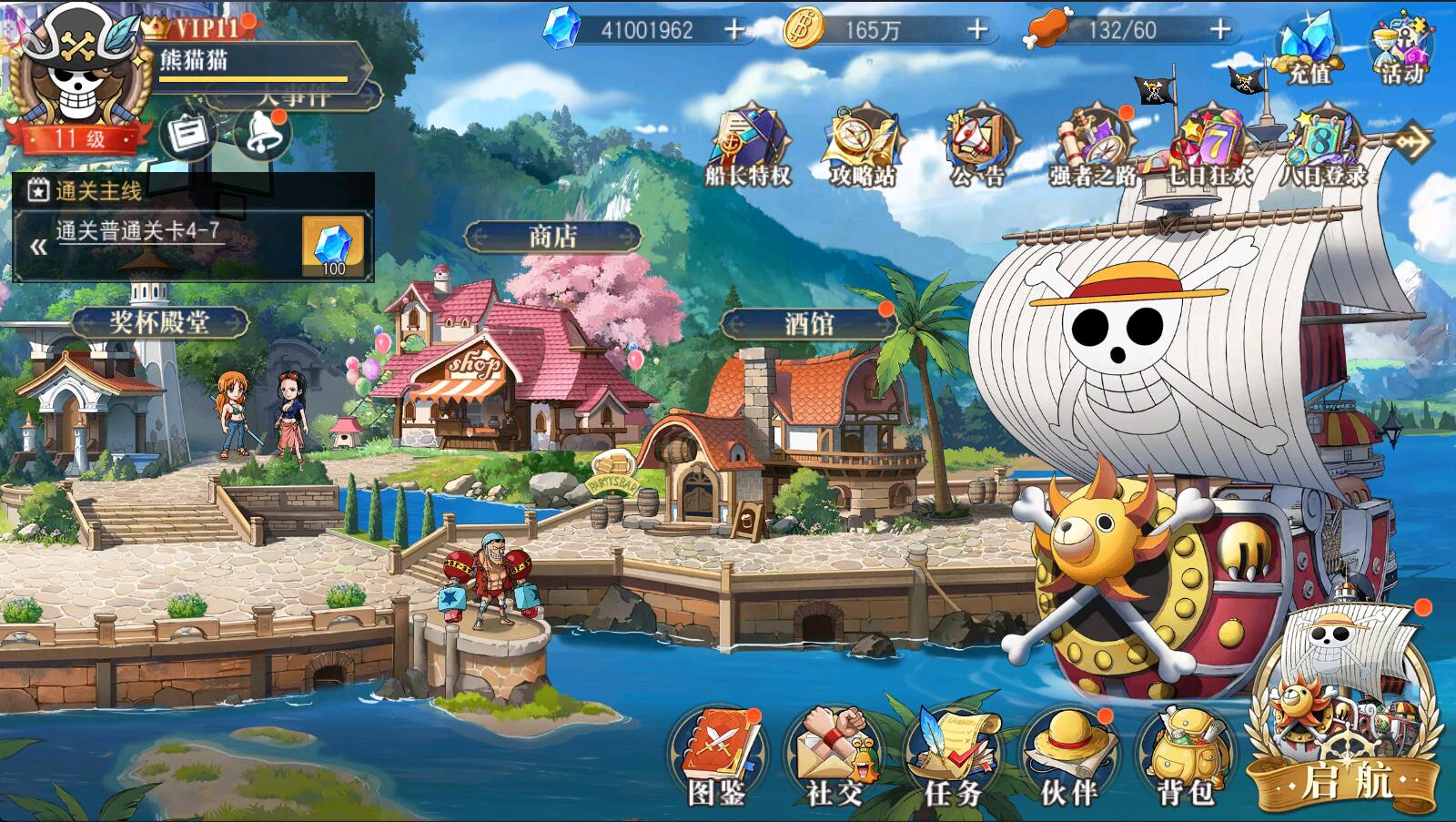Open the 充值 recharge shop
The height and width of the screenshot is (822, 1456).
pos(1308,50)
